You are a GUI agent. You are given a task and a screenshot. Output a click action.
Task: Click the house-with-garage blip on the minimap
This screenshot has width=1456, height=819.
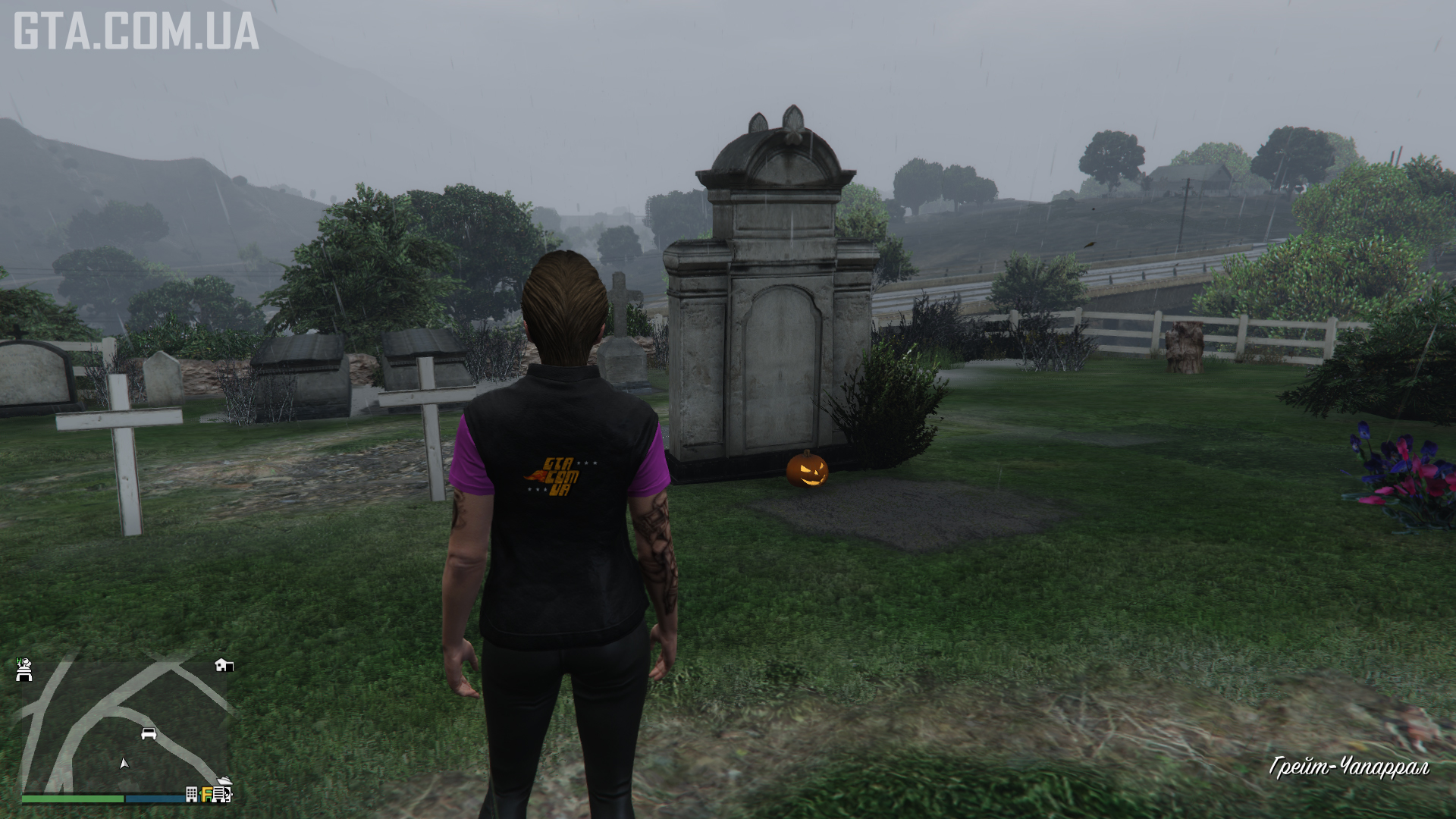click(x=224, y=665)
